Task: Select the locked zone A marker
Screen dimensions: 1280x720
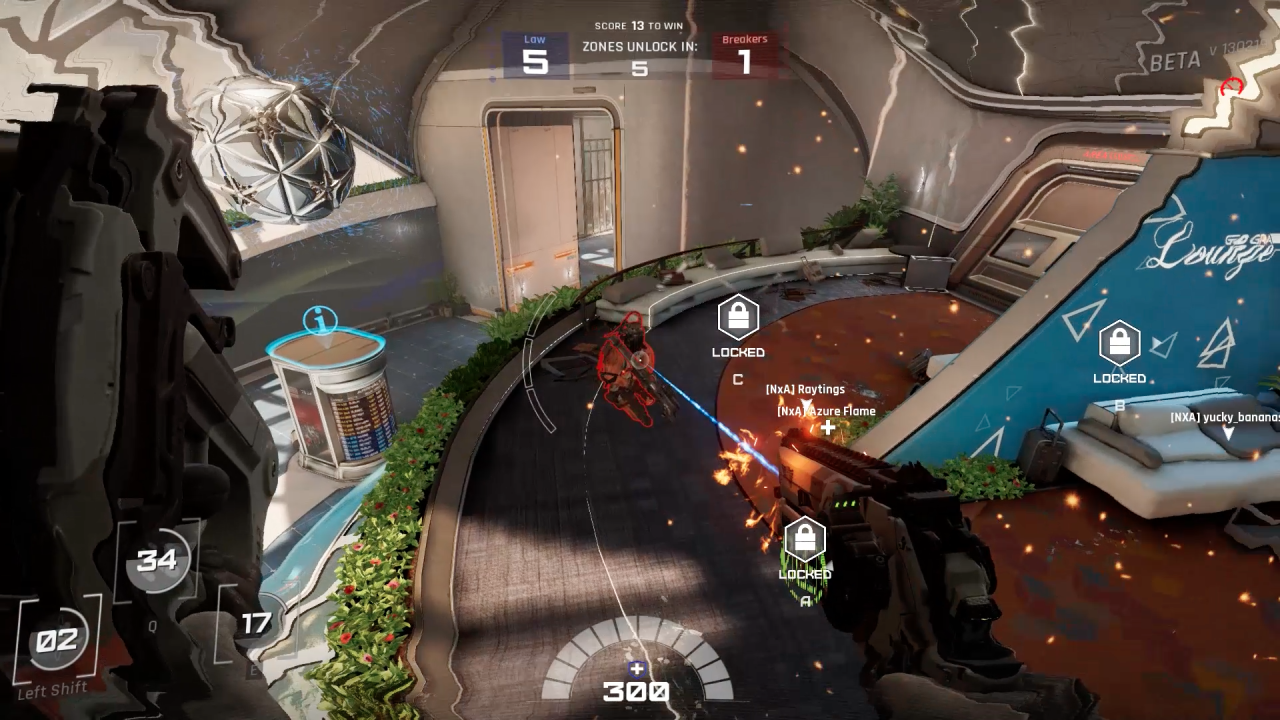Action: coord(804,540)
